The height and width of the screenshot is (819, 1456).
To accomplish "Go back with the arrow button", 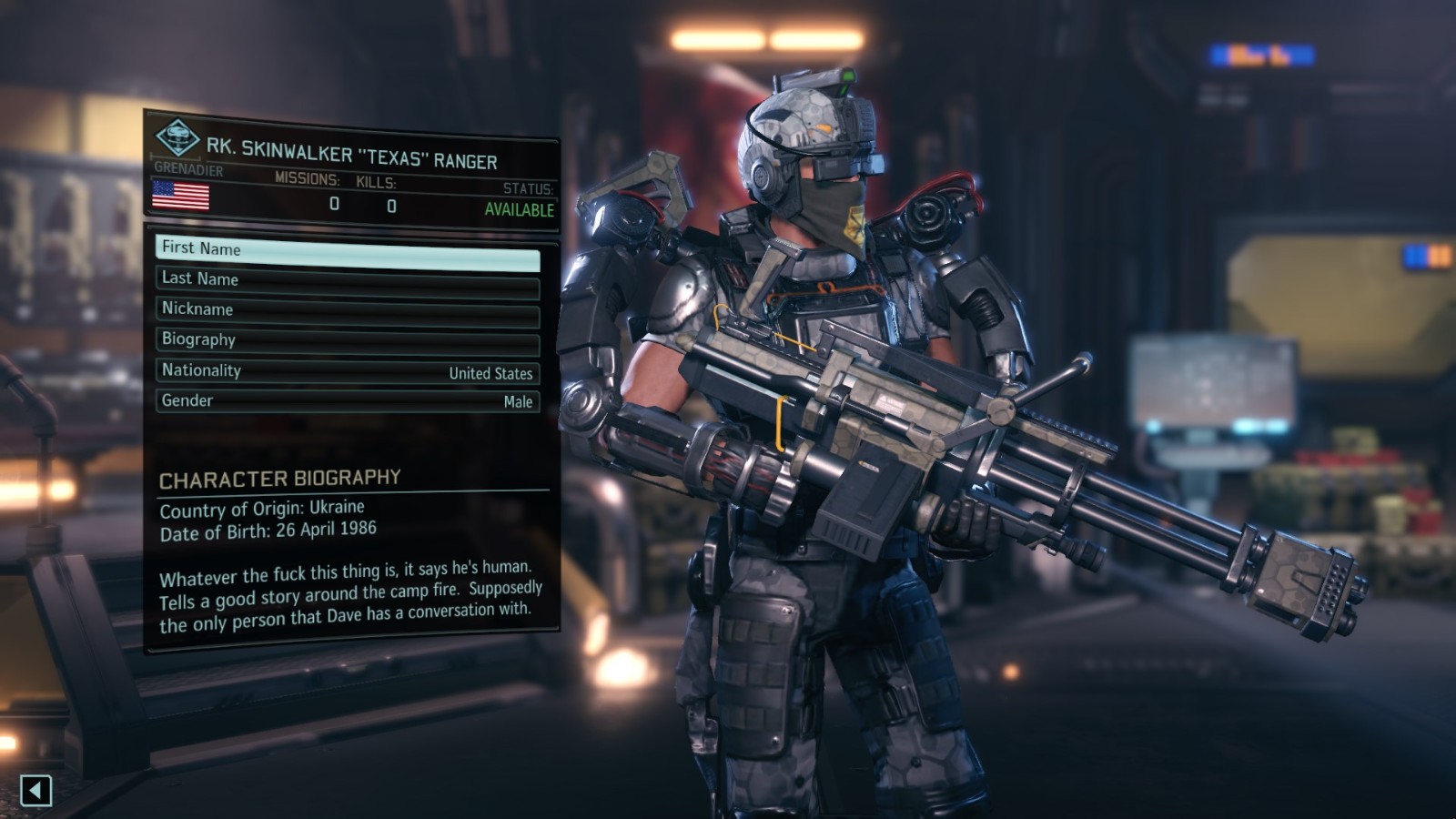I will [x=35, y=790].
